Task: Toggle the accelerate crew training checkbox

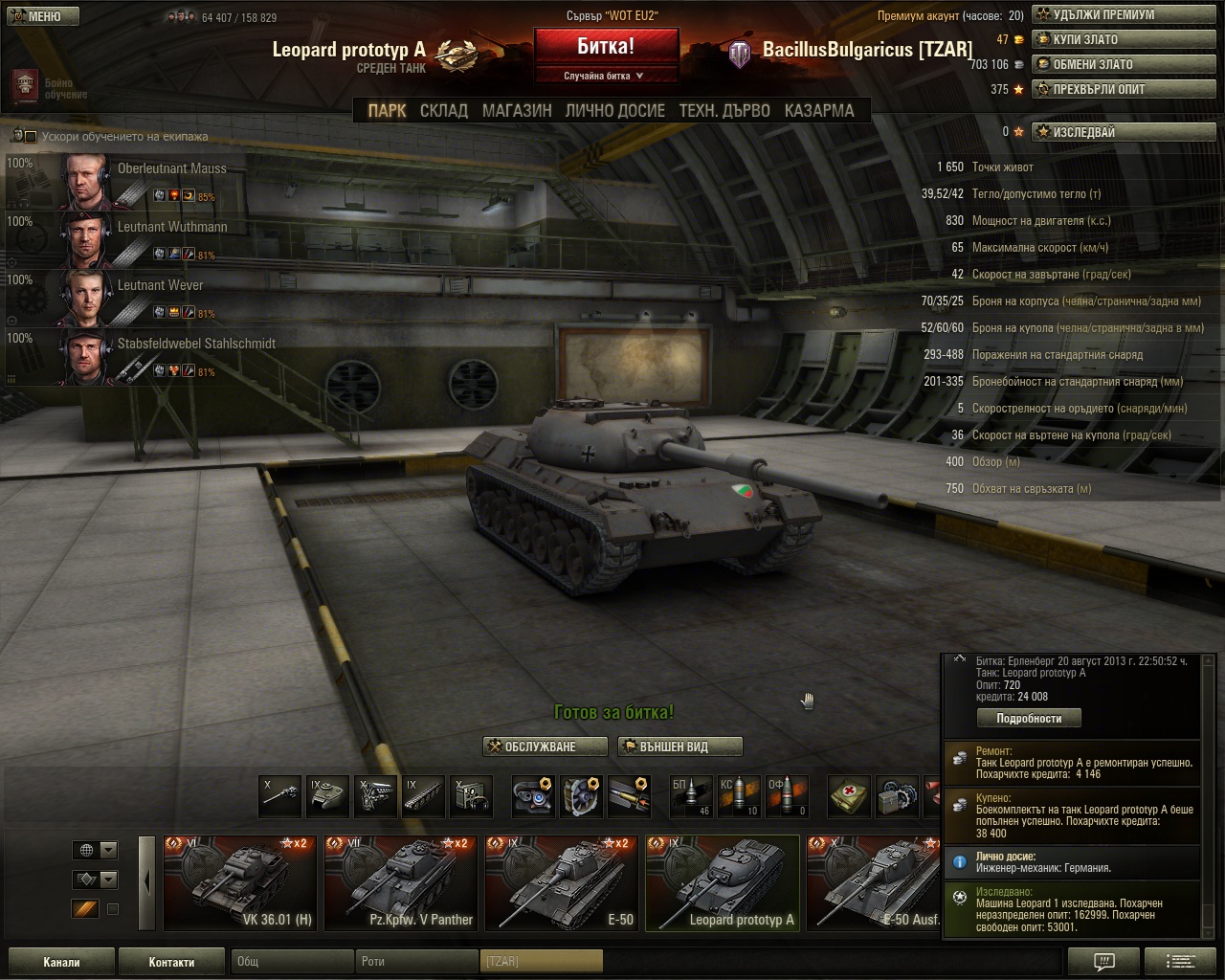Action: tap(30, 137)
